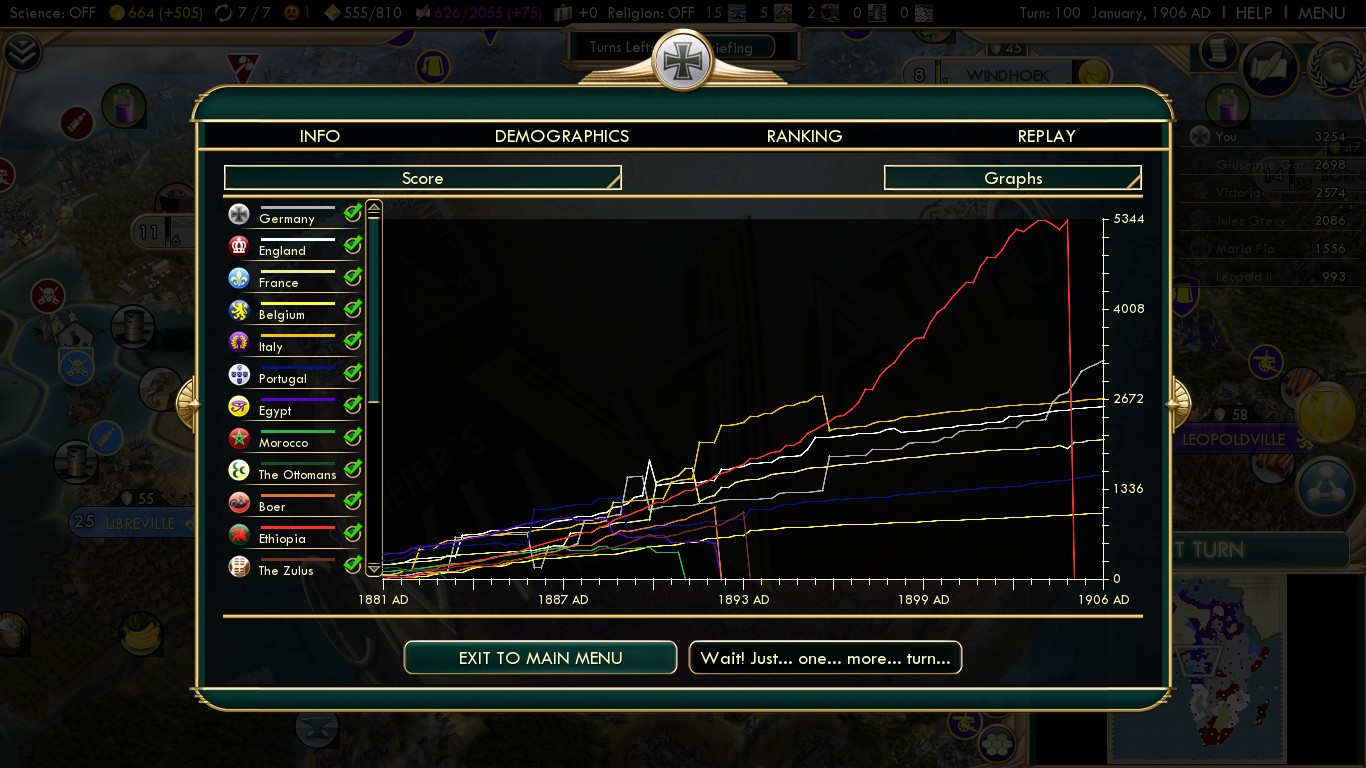Open the DEMOGRAPHICS tab

click(x=562, y=136)
